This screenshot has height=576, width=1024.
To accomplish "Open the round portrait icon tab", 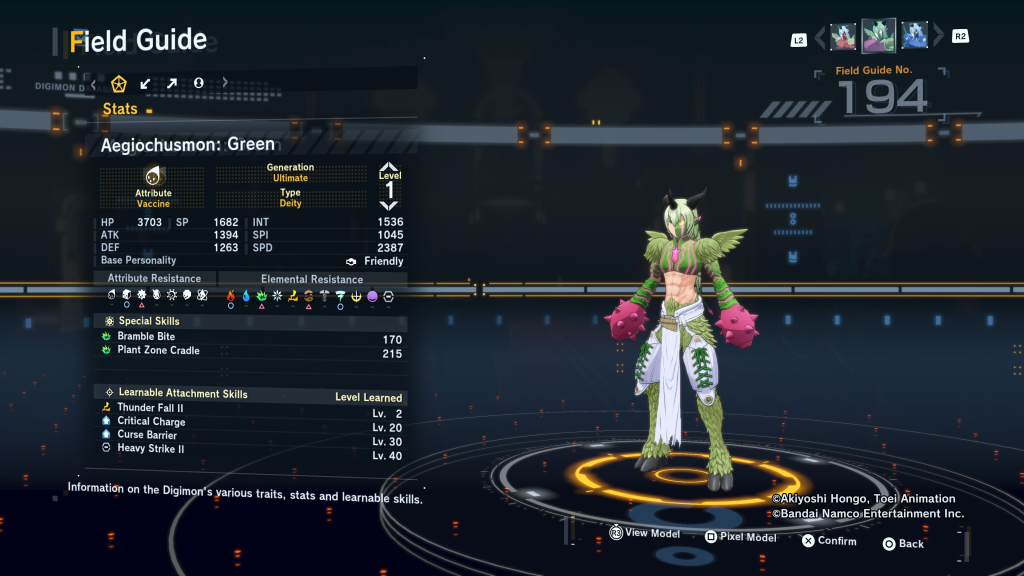I will (x=199, y=83).
